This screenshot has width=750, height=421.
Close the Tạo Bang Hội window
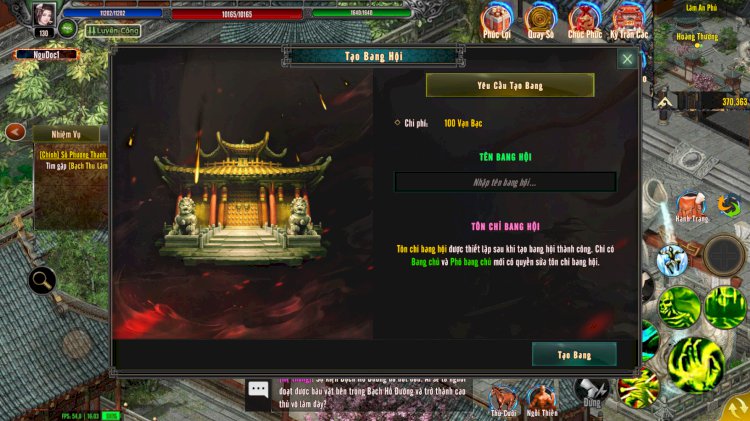tap(627, 59)
